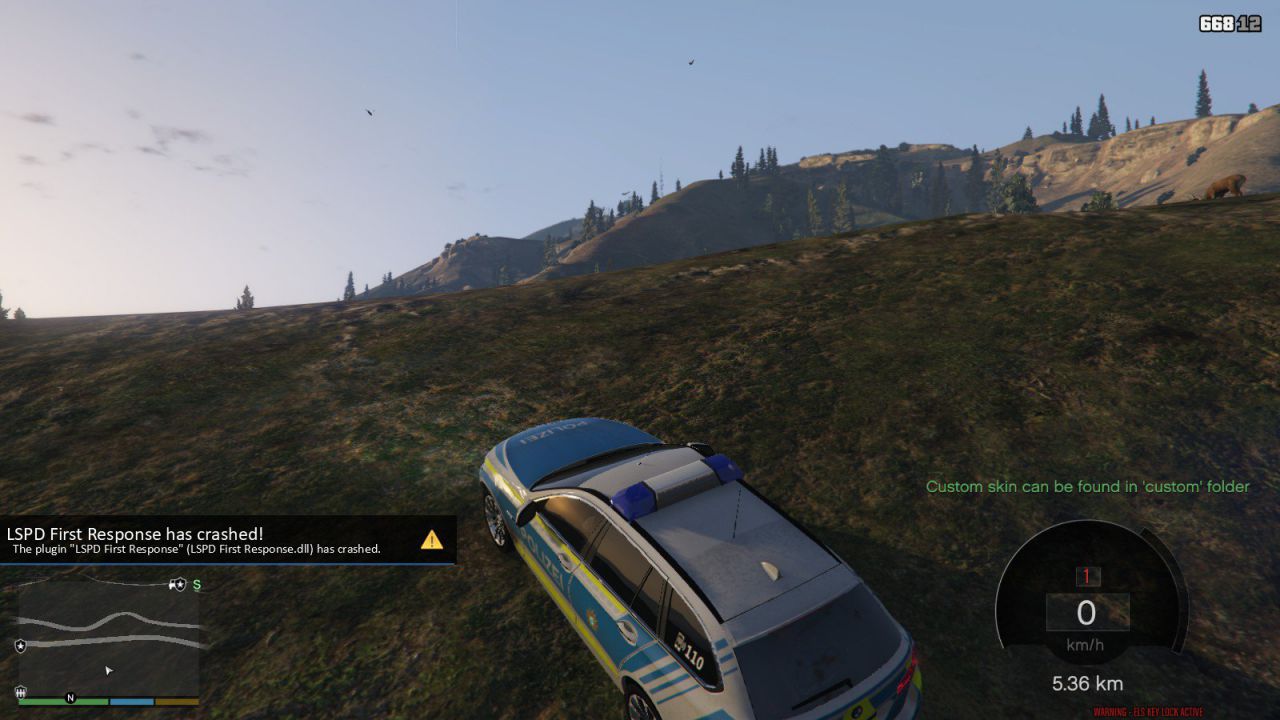Select the prison bars blip on the minimap
Viewport: 1280px width, 720px height.
(20, 691)
